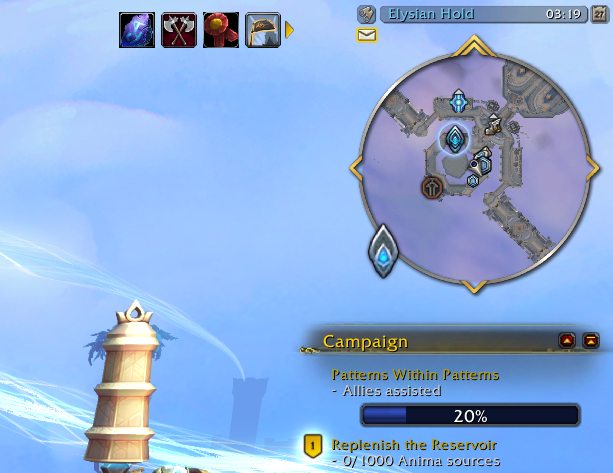The image size is (613, 473).
Task: Open the Kyrian covenant sanctum button on minimap
Action: pyautogui.click(x=384, y=251)
